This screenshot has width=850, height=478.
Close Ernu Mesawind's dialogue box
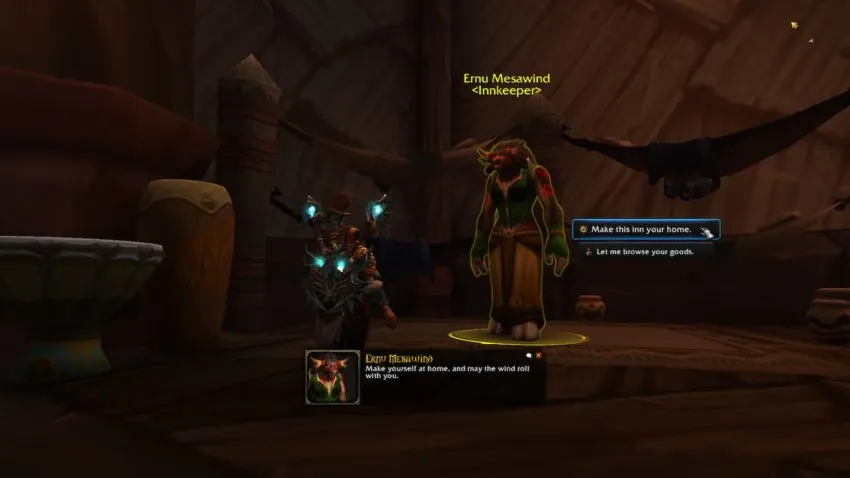(x=538, y=355)
